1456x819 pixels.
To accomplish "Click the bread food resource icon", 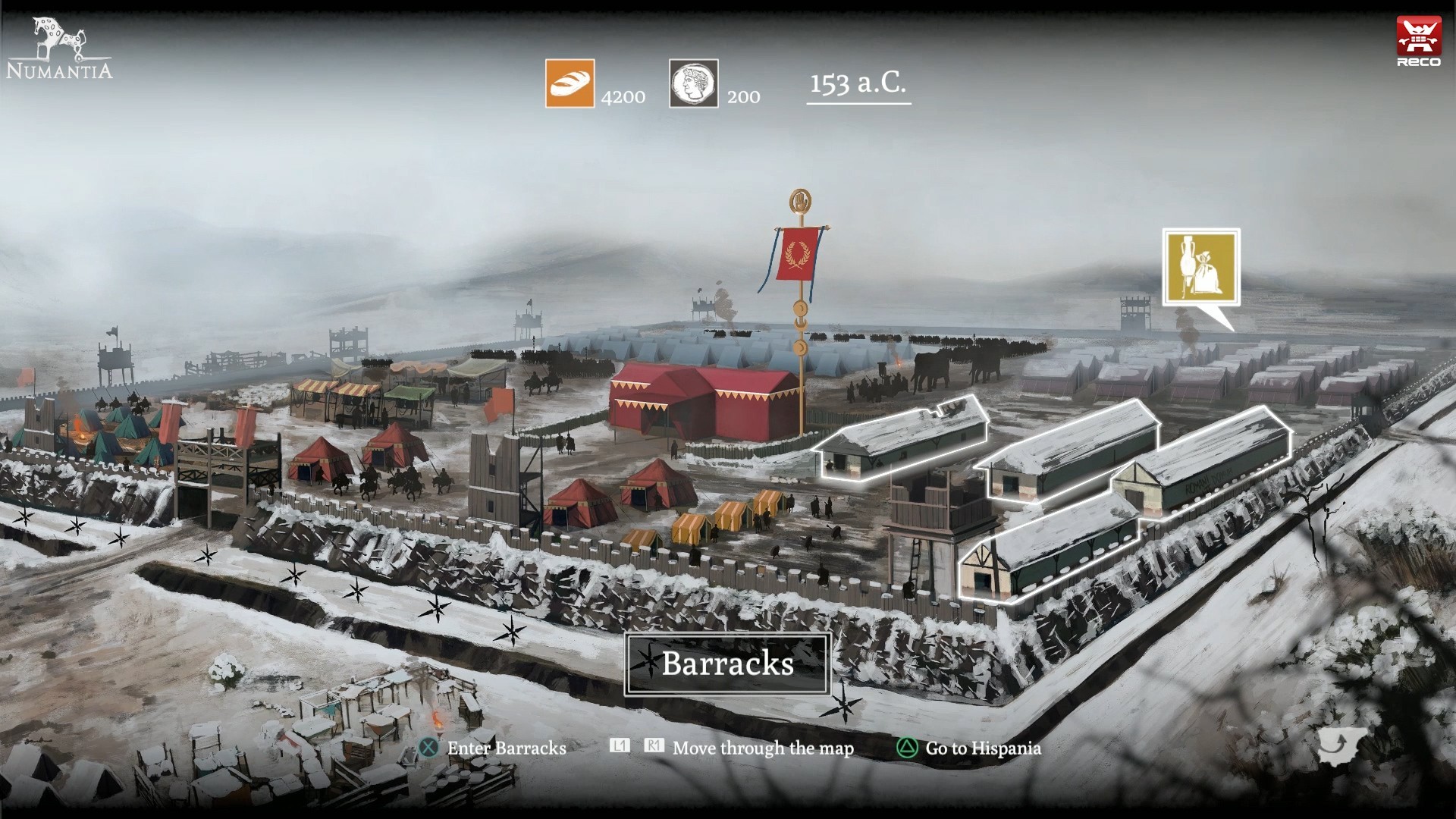I will tap(569, 83).
